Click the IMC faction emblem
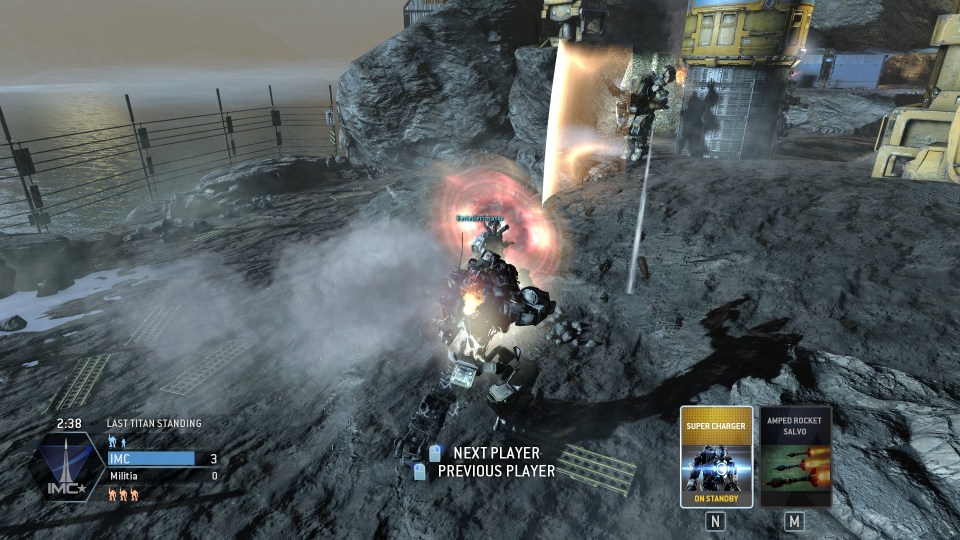 [x=68, y=468]
